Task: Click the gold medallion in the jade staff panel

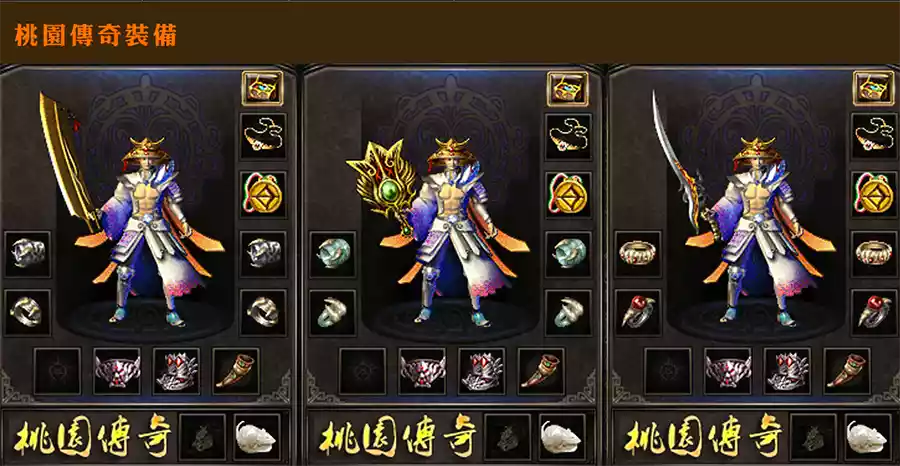Action: click(x=568, y=193)
